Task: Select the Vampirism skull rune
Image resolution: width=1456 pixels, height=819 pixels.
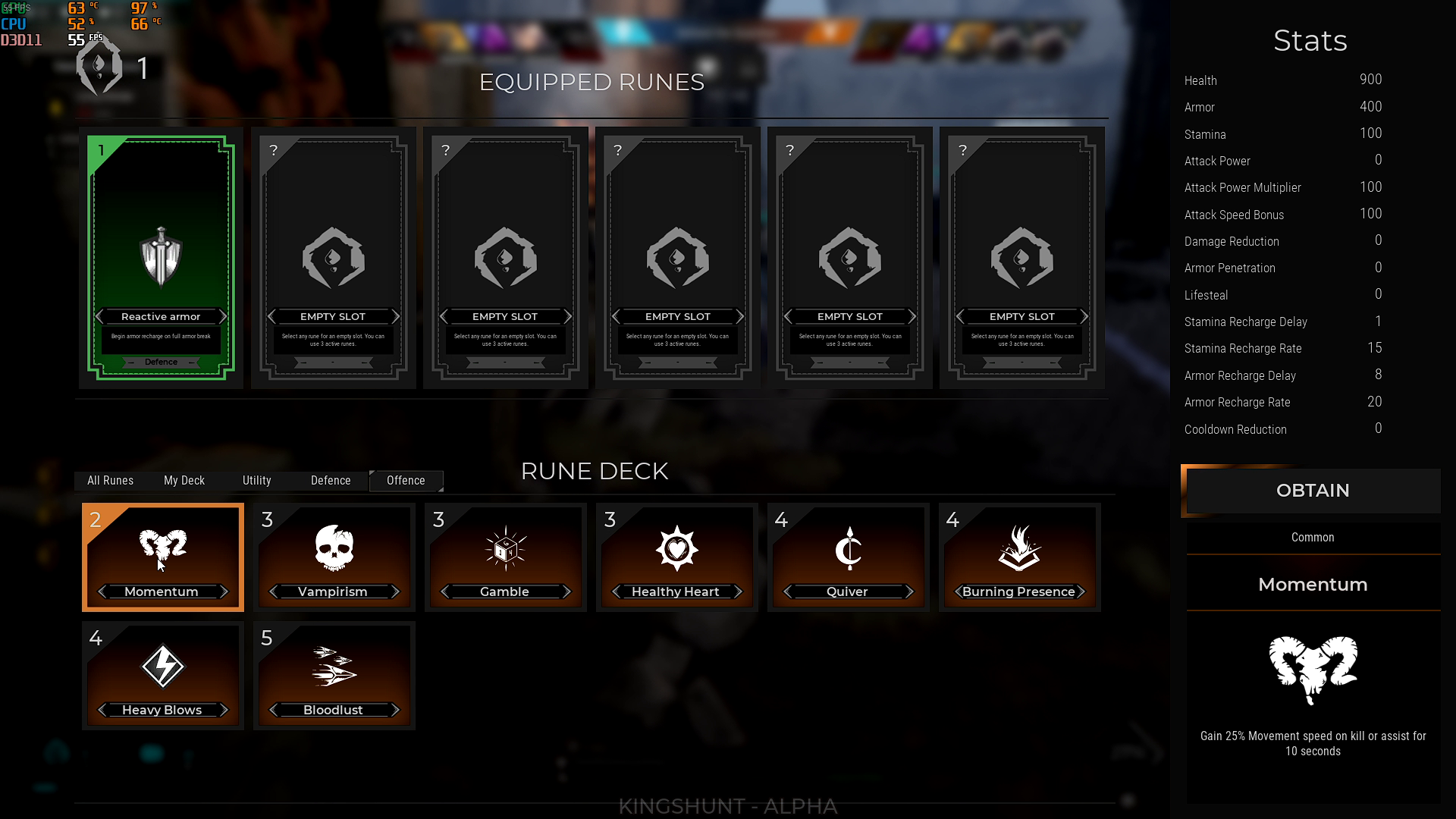Action: pyautogui.click(x=334, y=557)
